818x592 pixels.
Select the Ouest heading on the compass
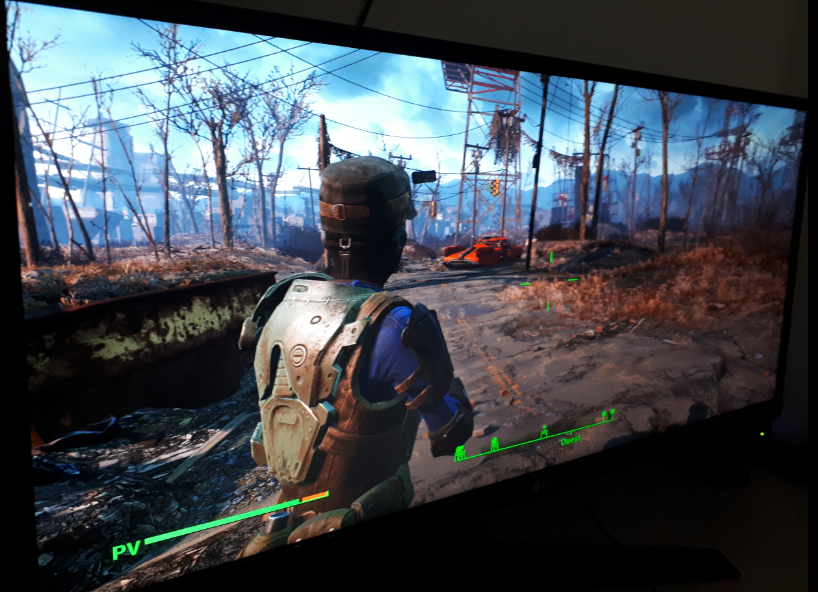pyautogui.click(x=570, y=440)
